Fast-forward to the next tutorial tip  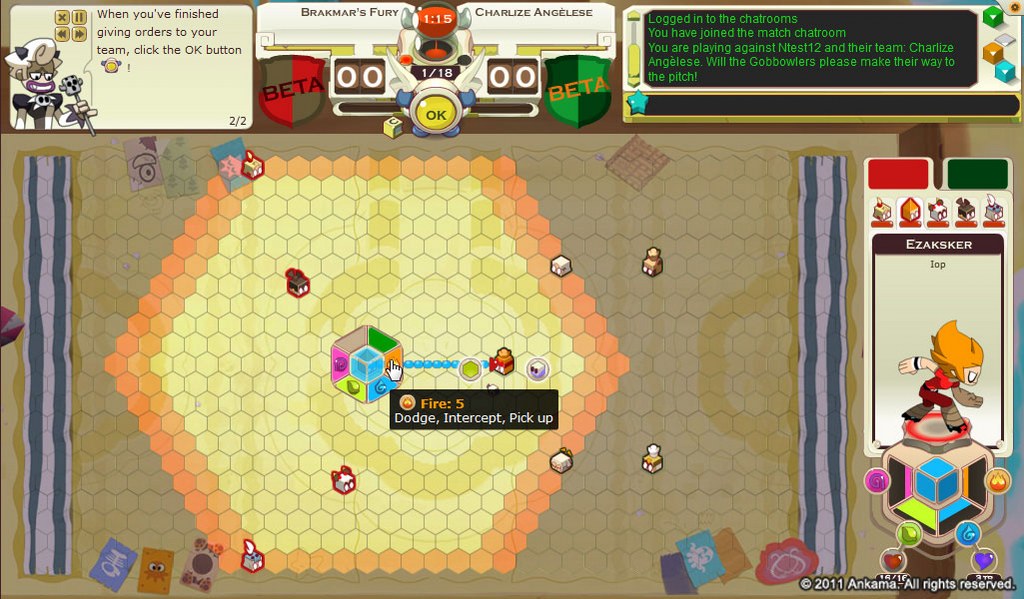(x=79, y=34)
